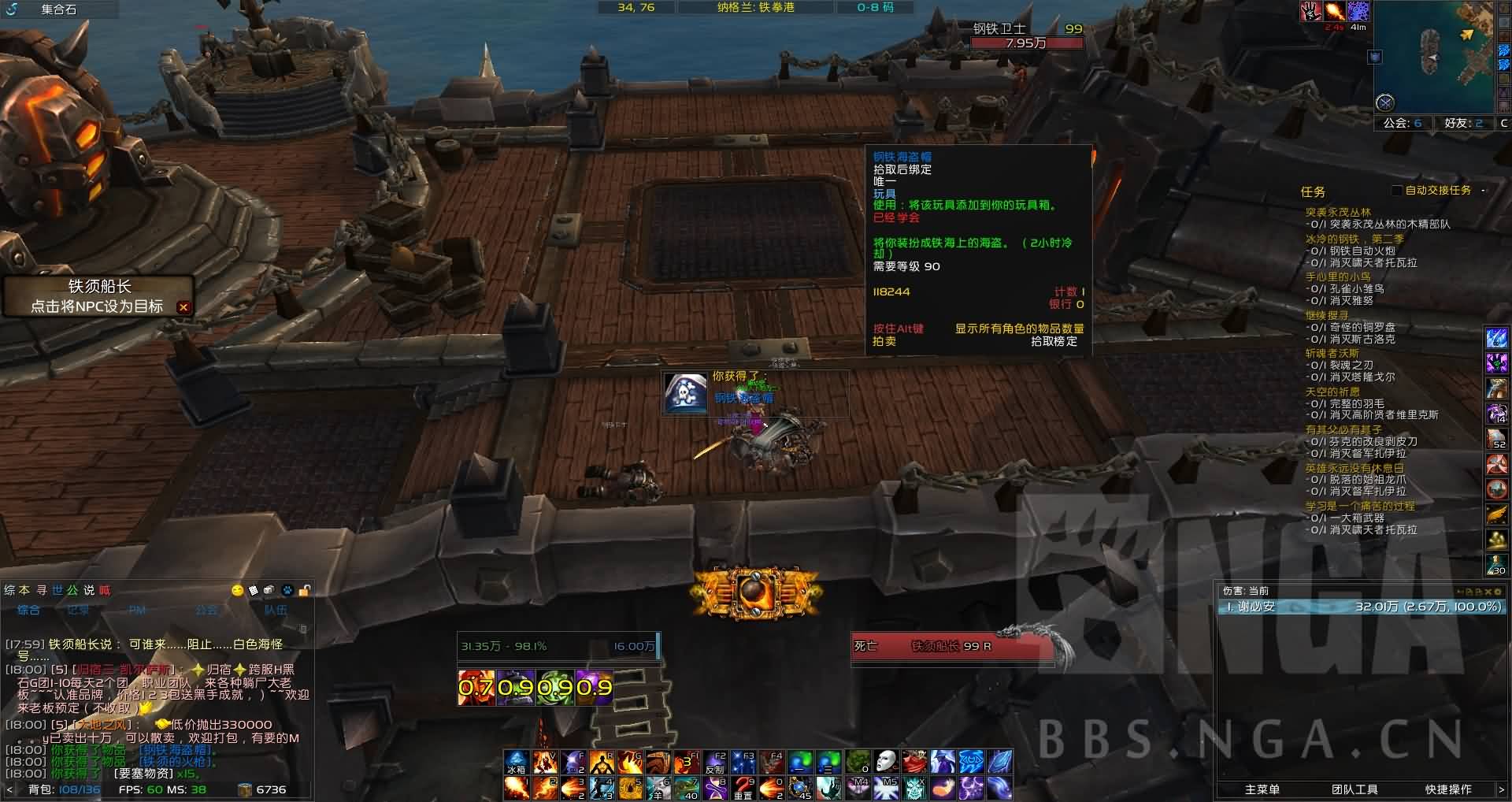Close the 铁须船长 target prompt
Image resolution: width=1512 pixels, height=802 pixels.
183,307
